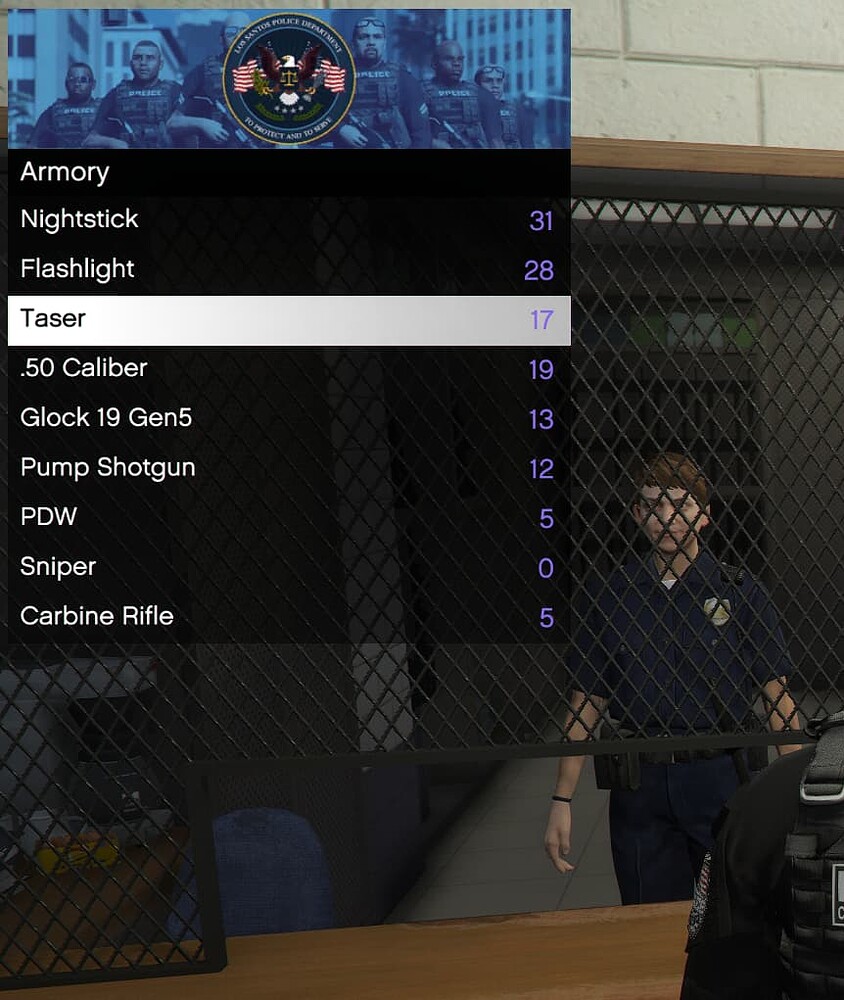Select the PDW menu row
Image resolution: width=844 pixels, height=1000 pixels.
point(289,518)
